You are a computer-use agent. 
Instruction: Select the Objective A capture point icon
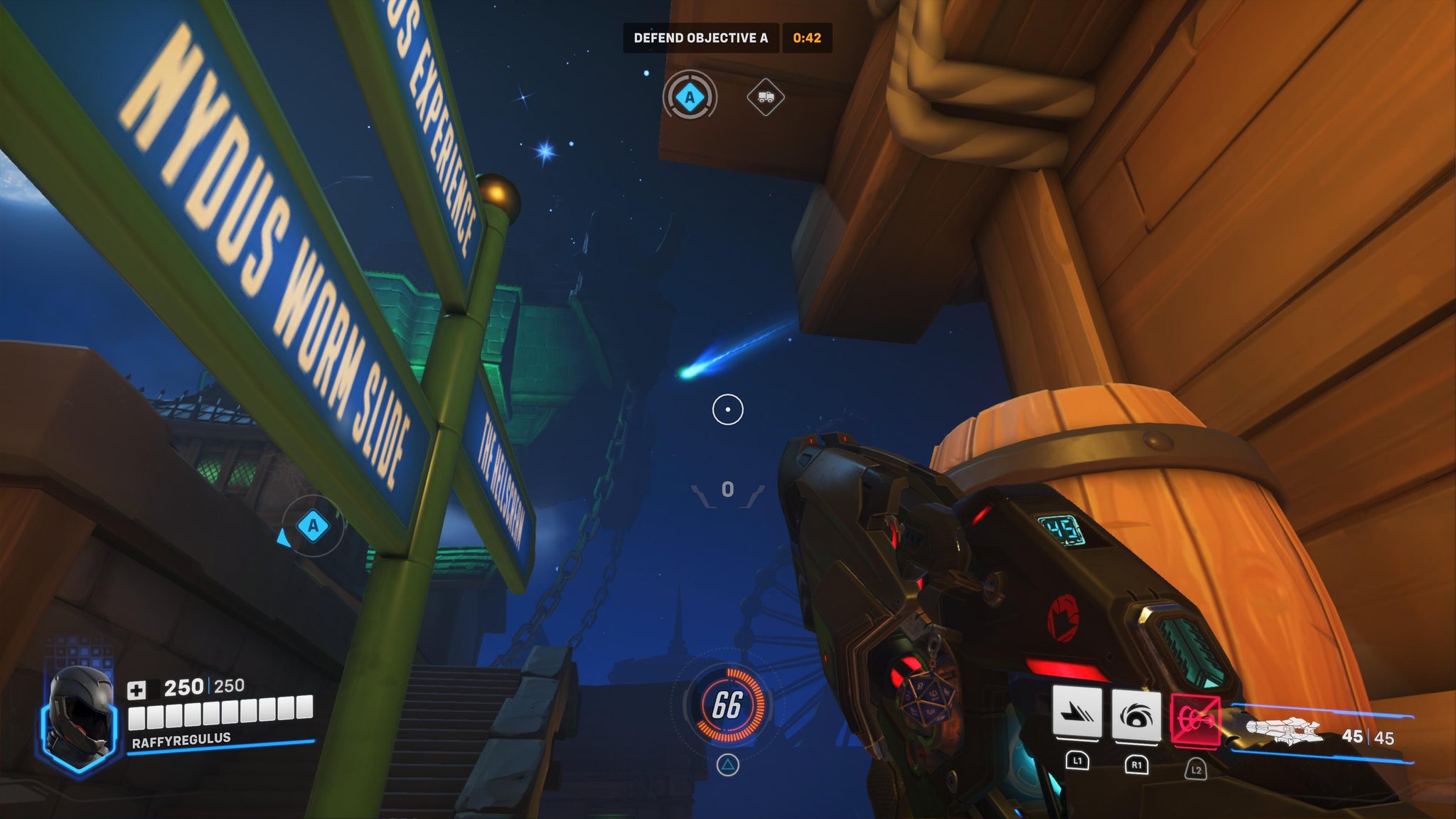click(x=689, y=96)
